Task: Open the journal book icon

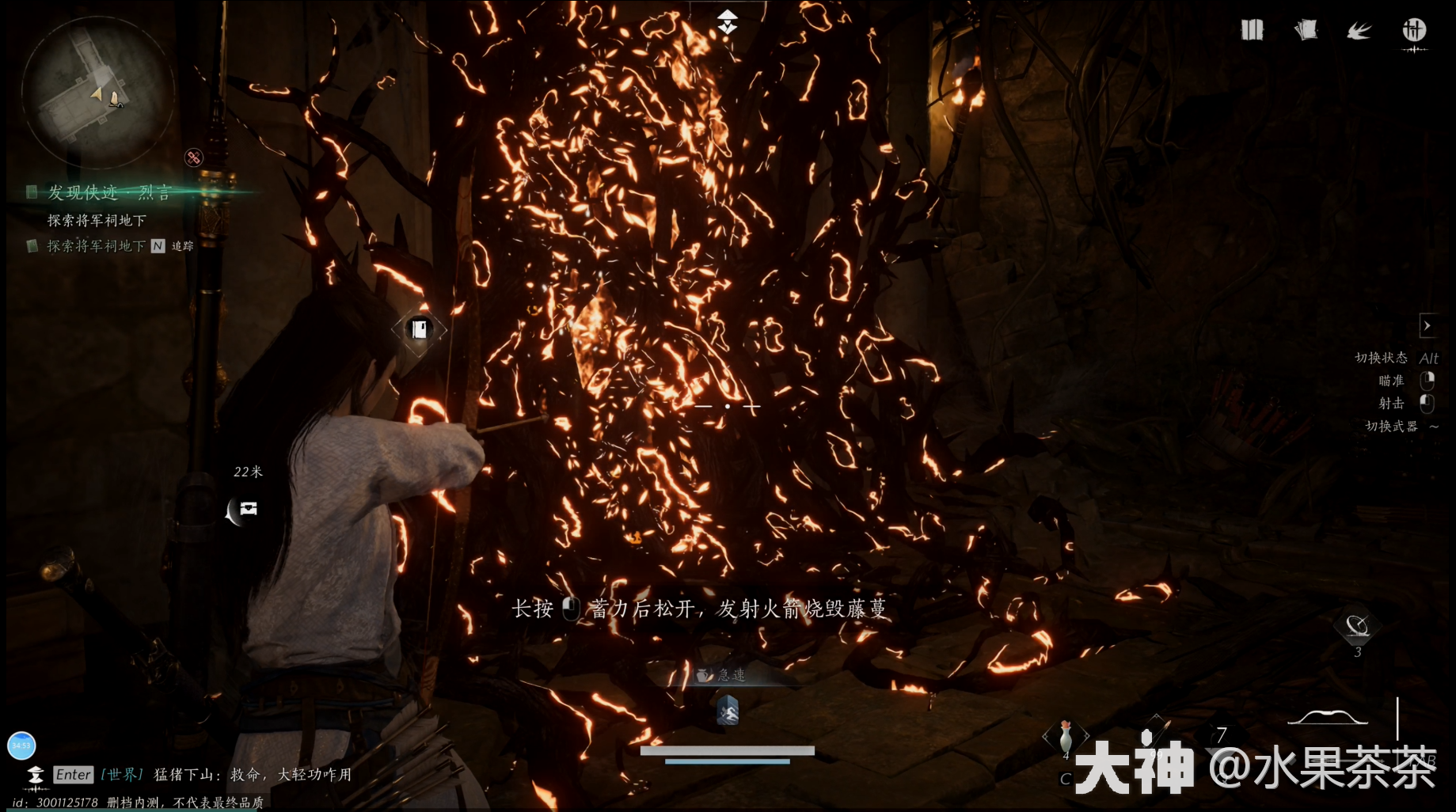Action: pyautogui.click(x=1252, y=31)
